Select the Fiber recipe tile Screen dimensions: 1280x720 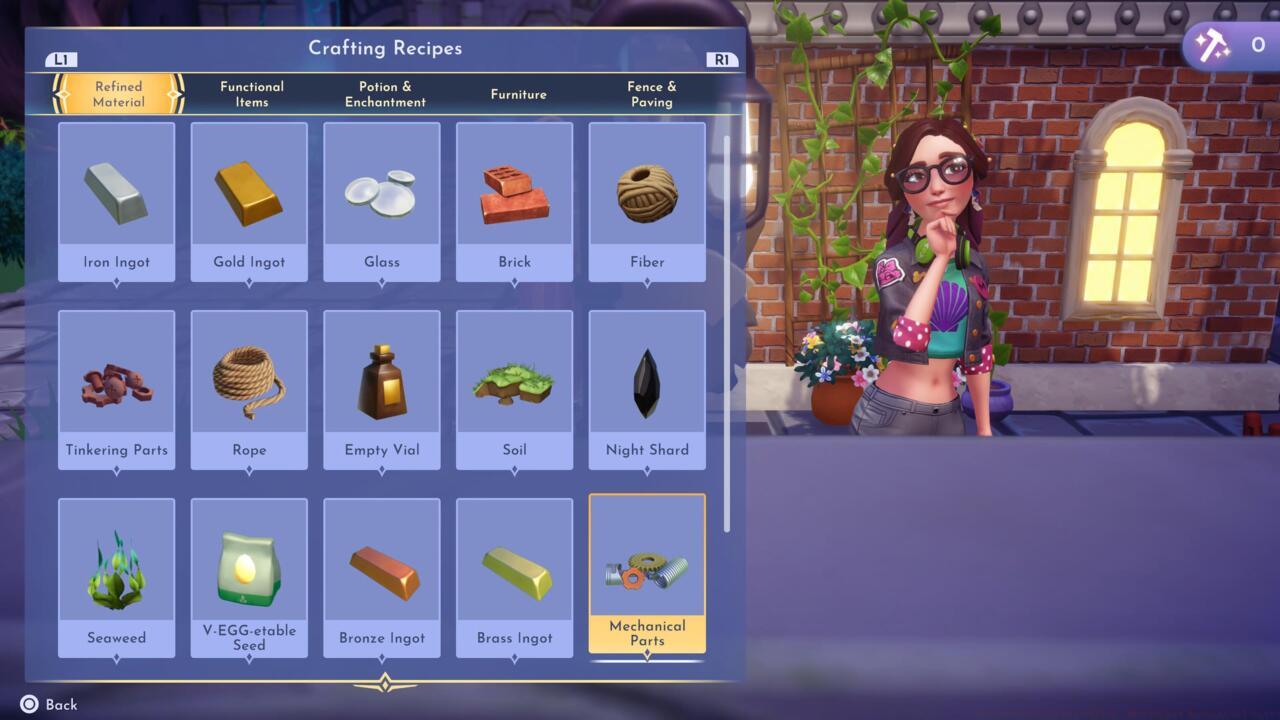(647, 202)
